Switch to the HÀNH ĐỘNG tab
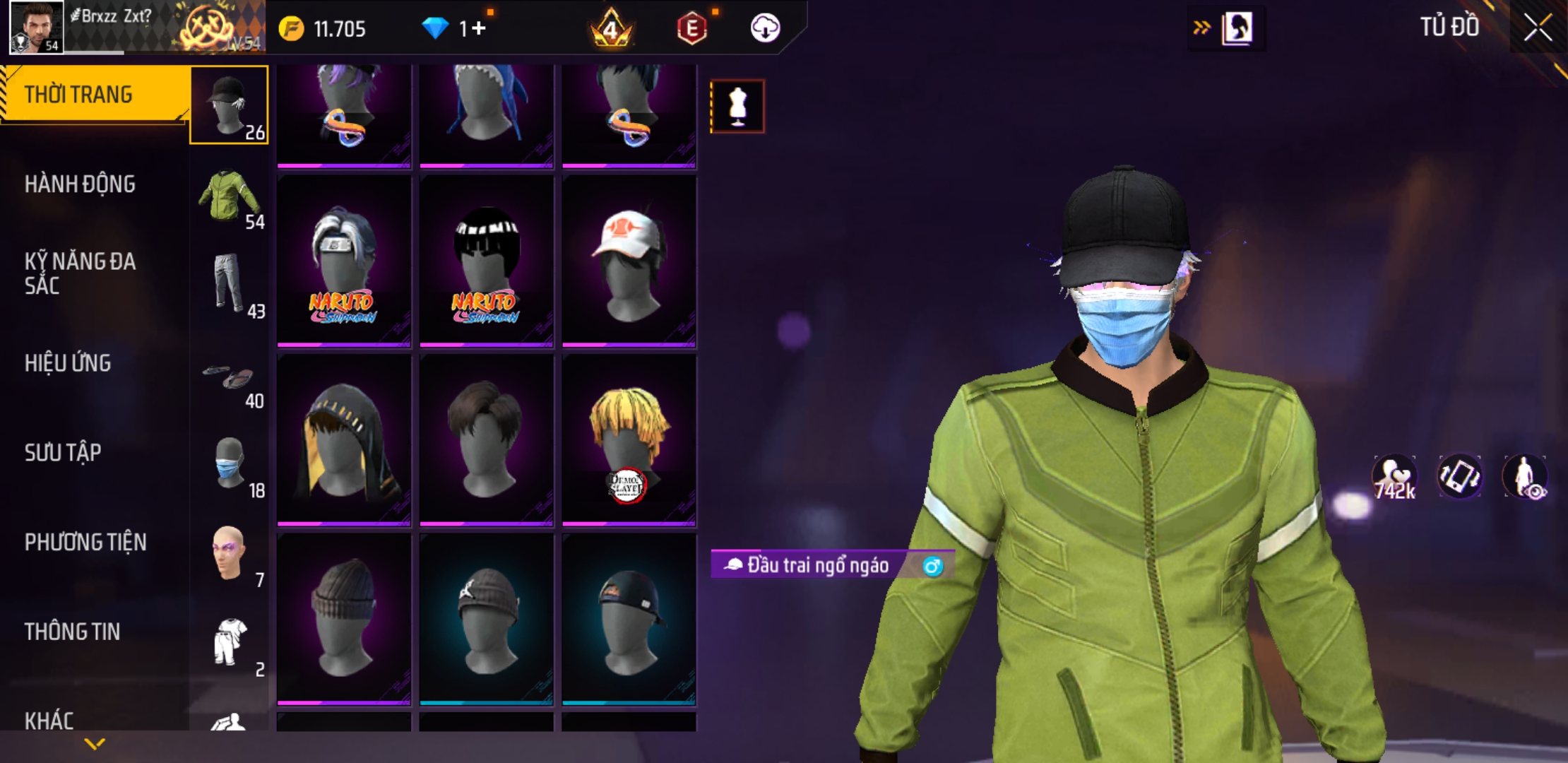The image size is (1568, 763). 80,184
